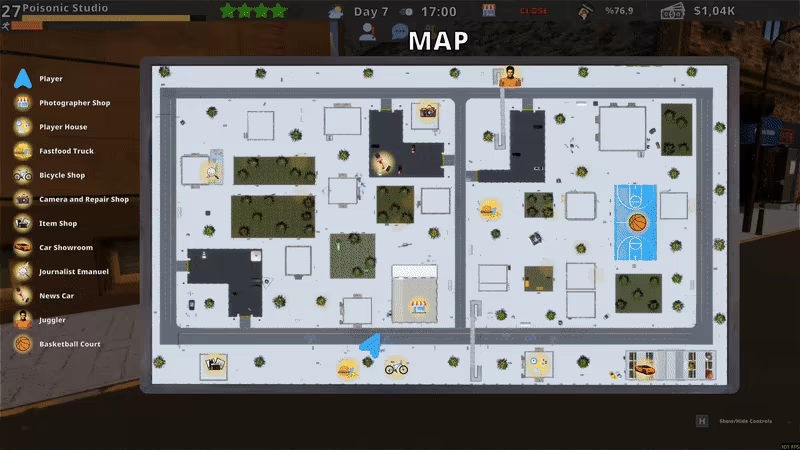Choose Fastfood Truck in the map legend

66,151
